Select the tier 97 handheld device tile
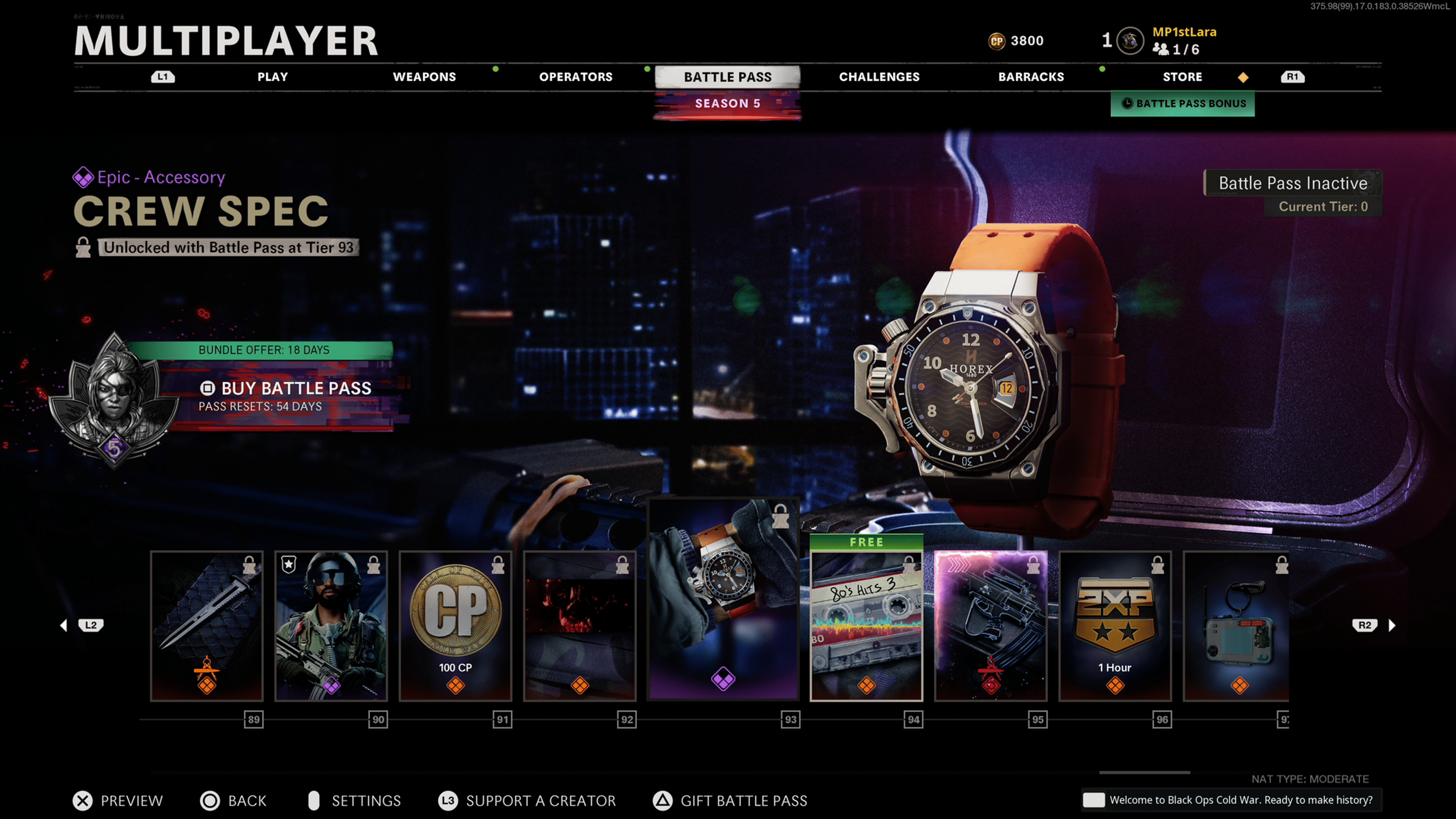This screenshot has width=1456, height=819. 1236,626
